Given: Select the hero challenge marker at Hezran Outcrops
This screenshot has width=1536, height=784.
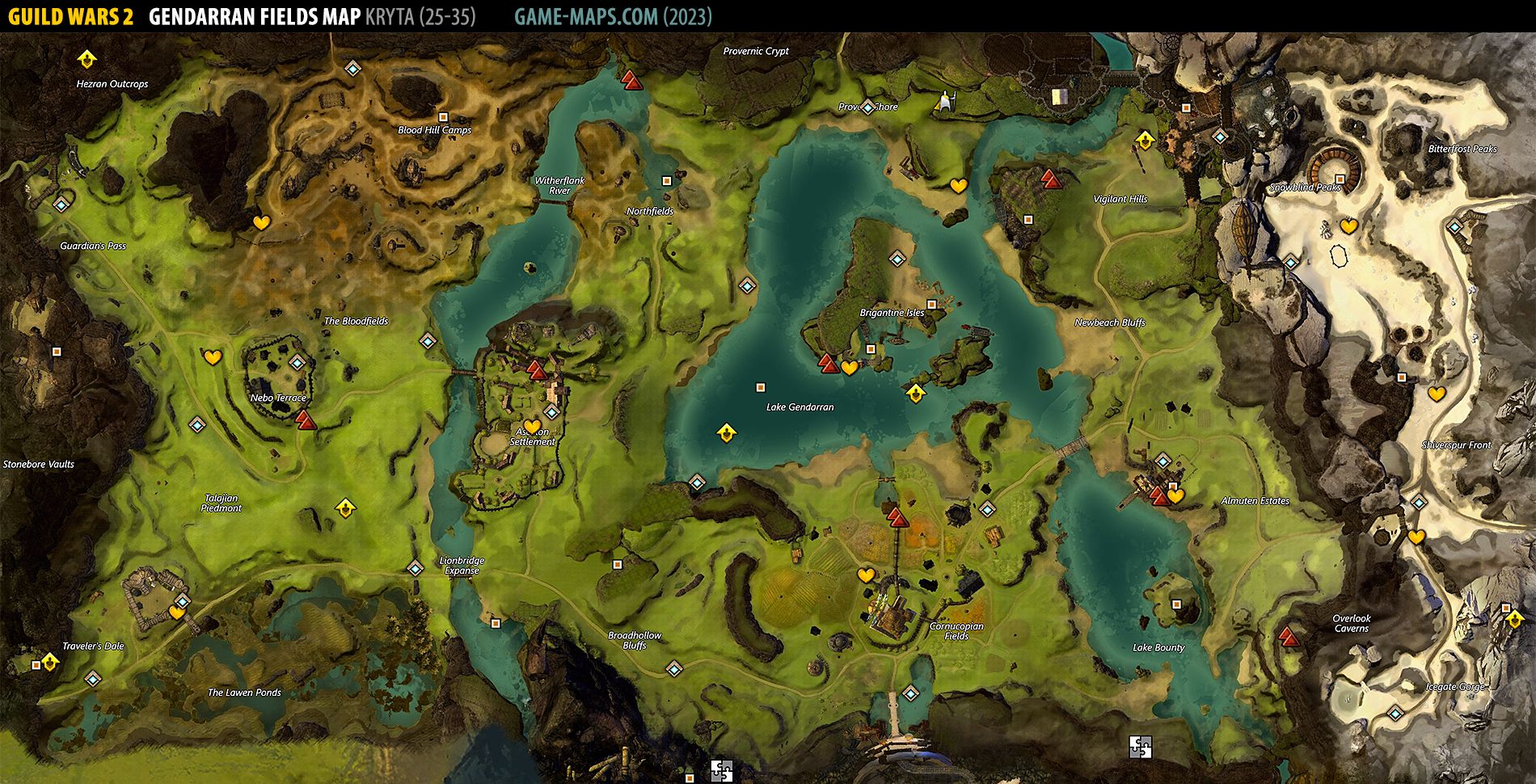Looking at the screenshot, I should 87,59.
